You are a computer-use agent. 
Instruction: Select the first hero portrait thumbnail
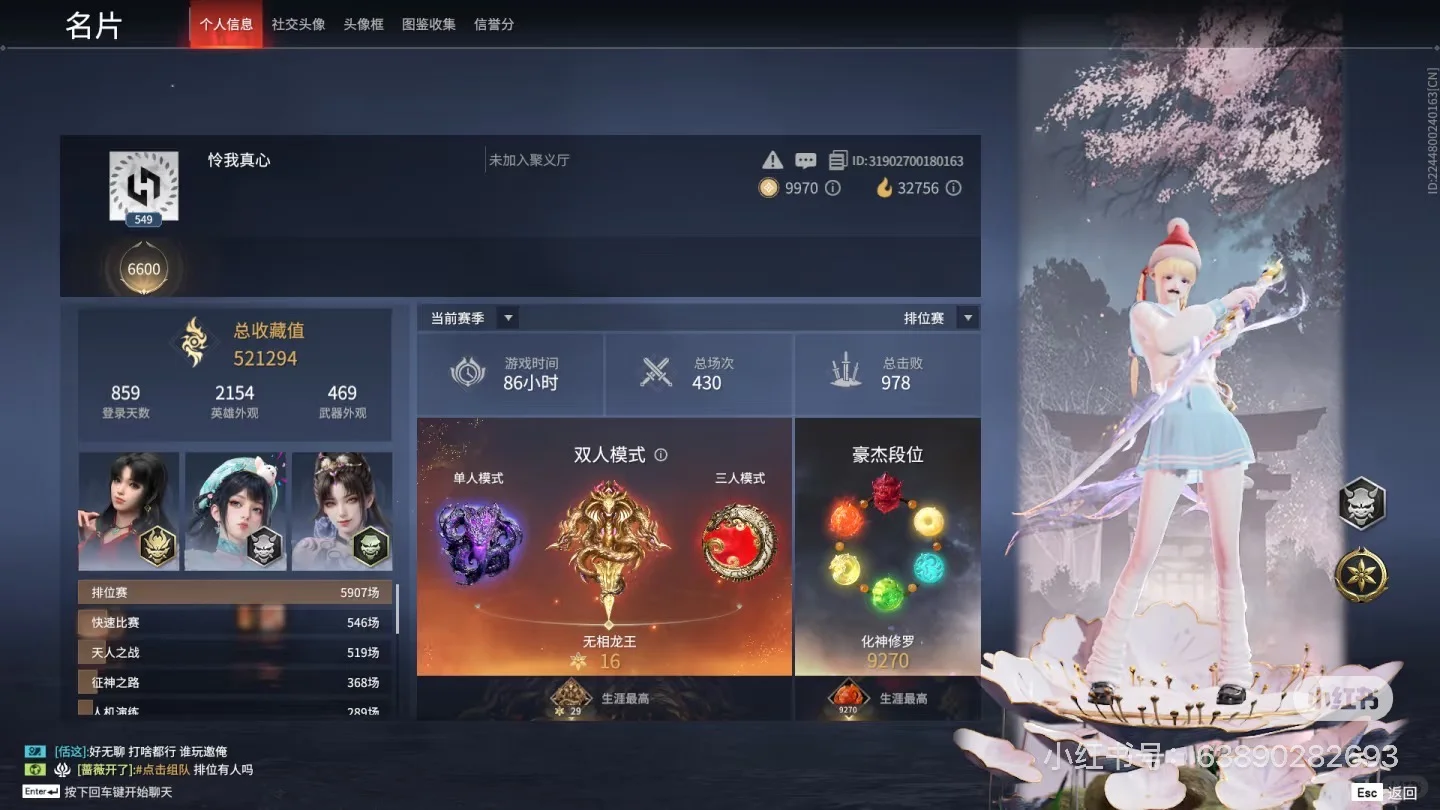tap(129, 511)
